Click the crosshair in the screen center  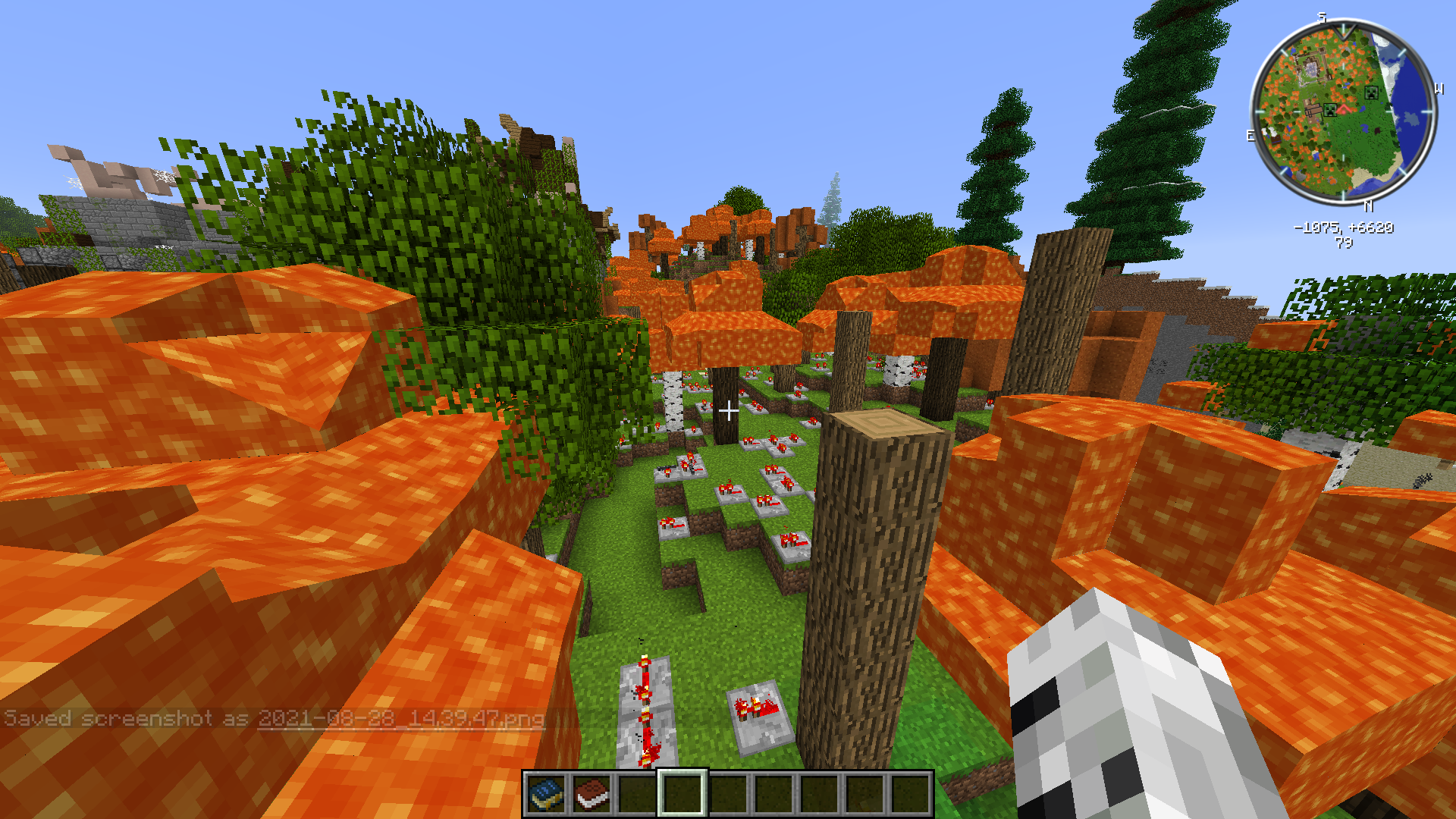(730, 411)
